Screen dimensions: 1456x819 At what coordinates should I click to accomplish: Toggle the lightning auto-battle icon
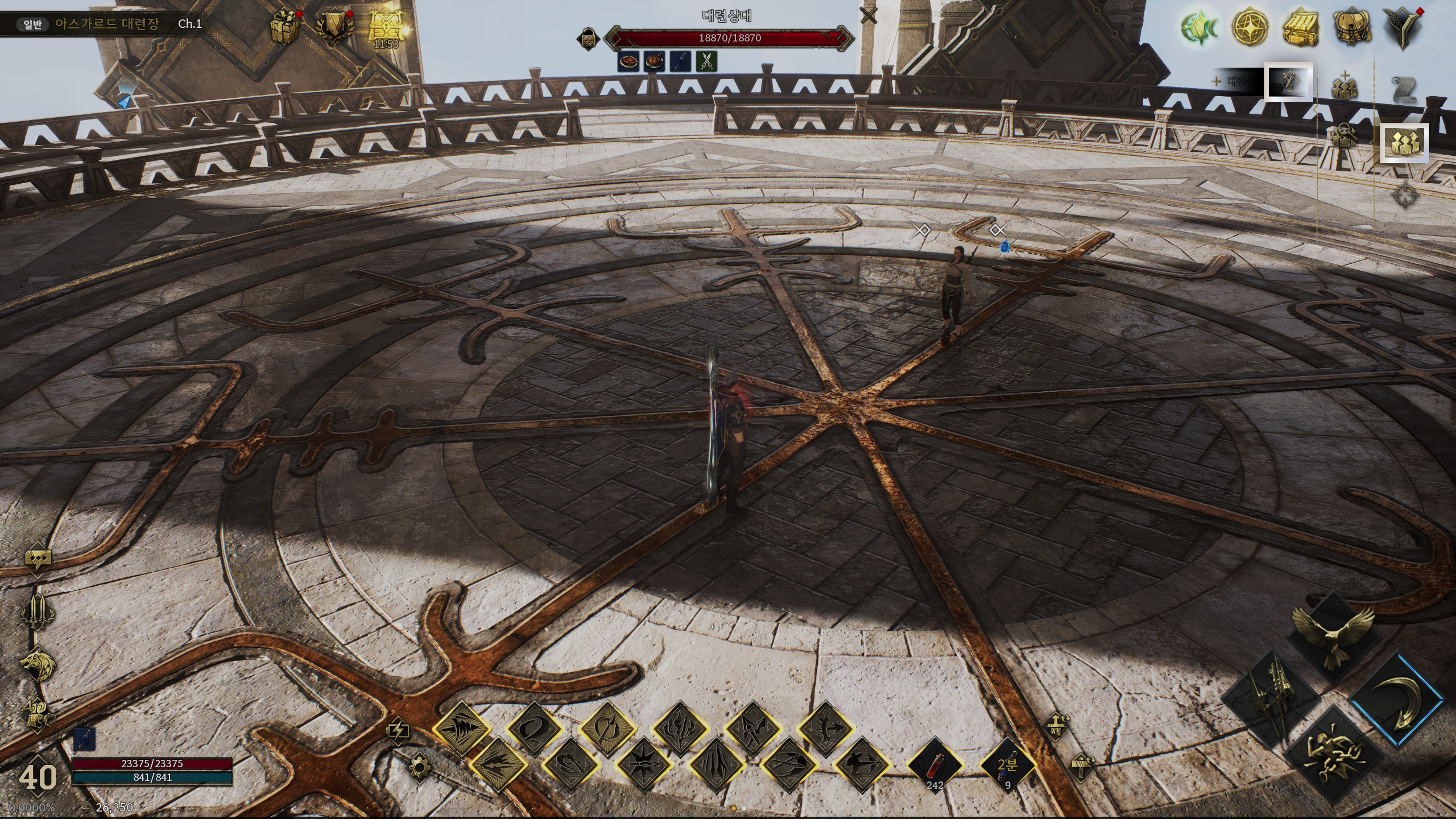[x=397, y=730]
